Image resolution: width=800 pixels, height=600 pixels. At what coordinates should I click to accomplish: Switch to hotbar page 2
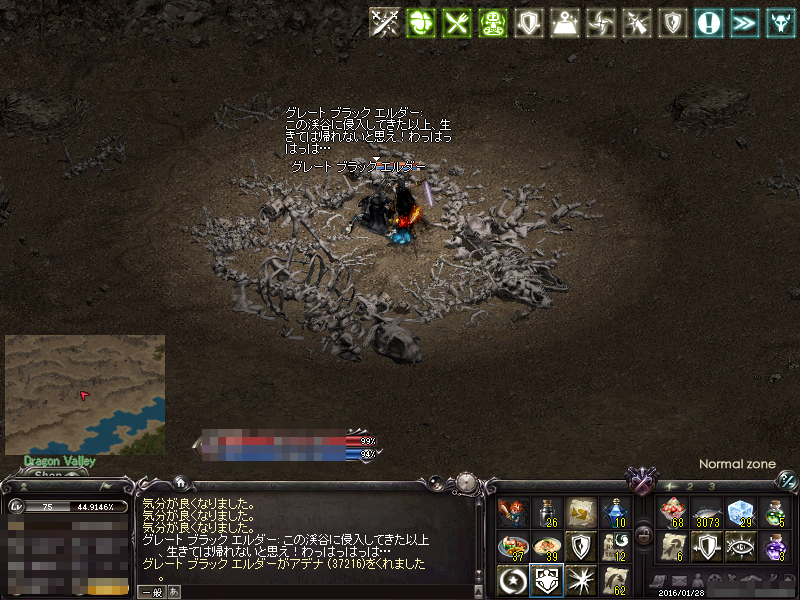(690, 486)
